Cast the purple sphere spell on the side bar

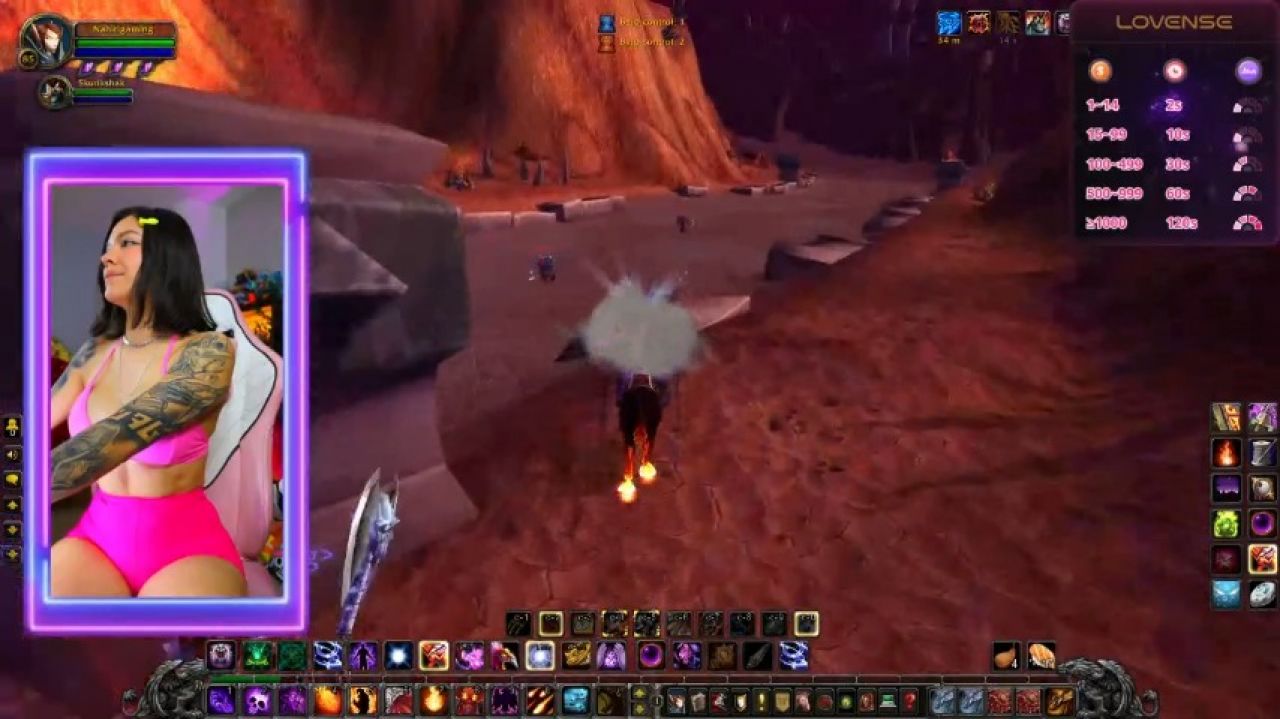coord(1262,523)
